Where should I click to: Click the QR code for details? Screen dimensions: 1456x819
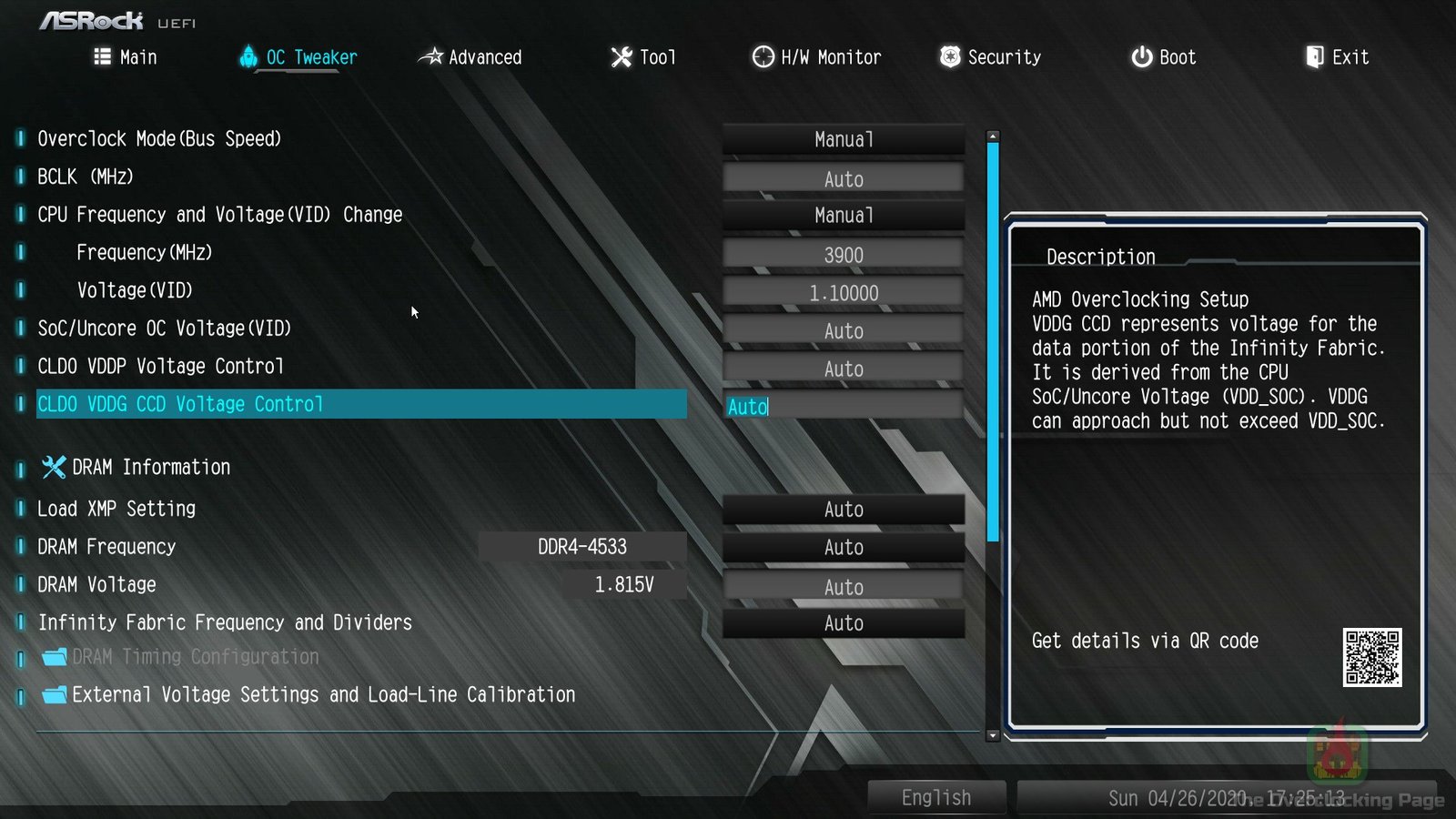[1371, 657]
